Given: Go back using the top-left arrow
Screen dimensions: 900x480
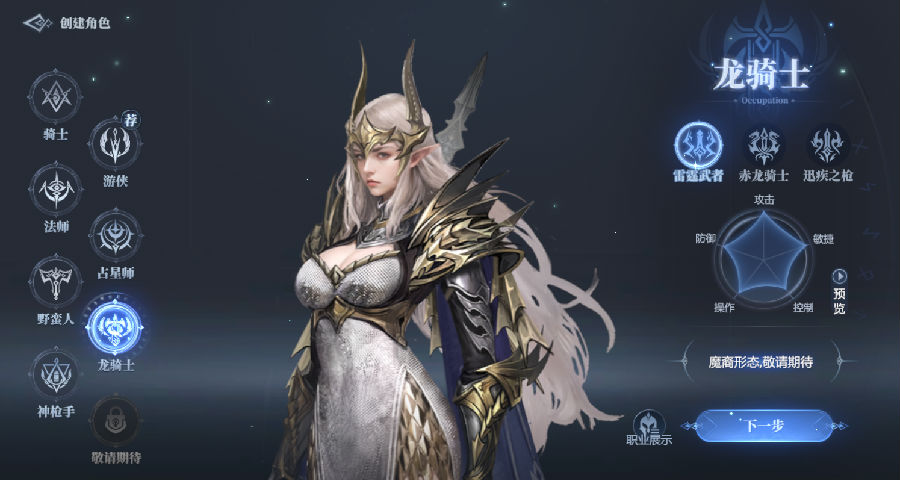Looking at the screenshot, I should [x=37, y=22].
